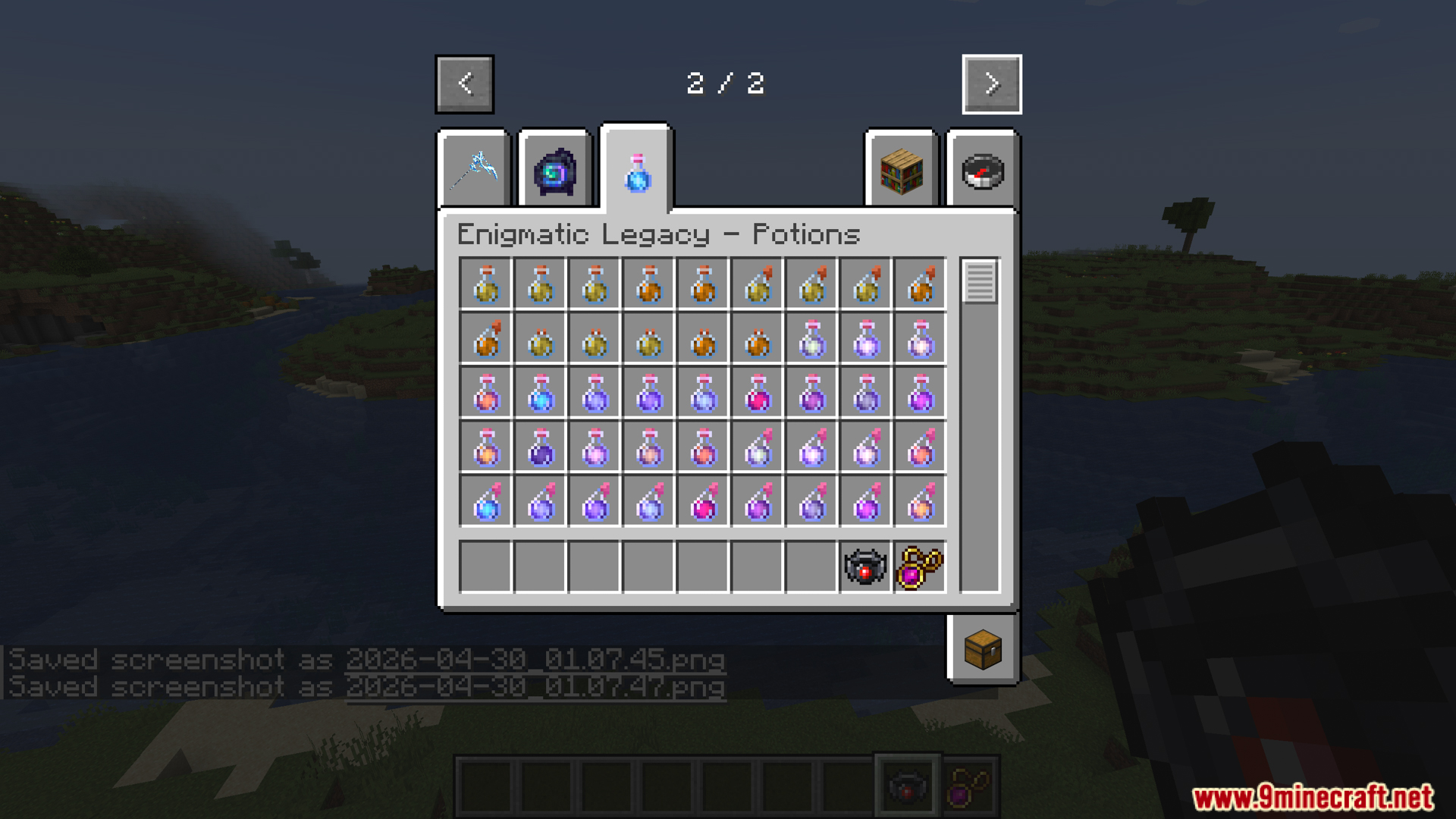Screen dimensions: 1456x819
Task: Open screenshot link 2026-04-30_01.07.47.png
Action: click(535, 688)
